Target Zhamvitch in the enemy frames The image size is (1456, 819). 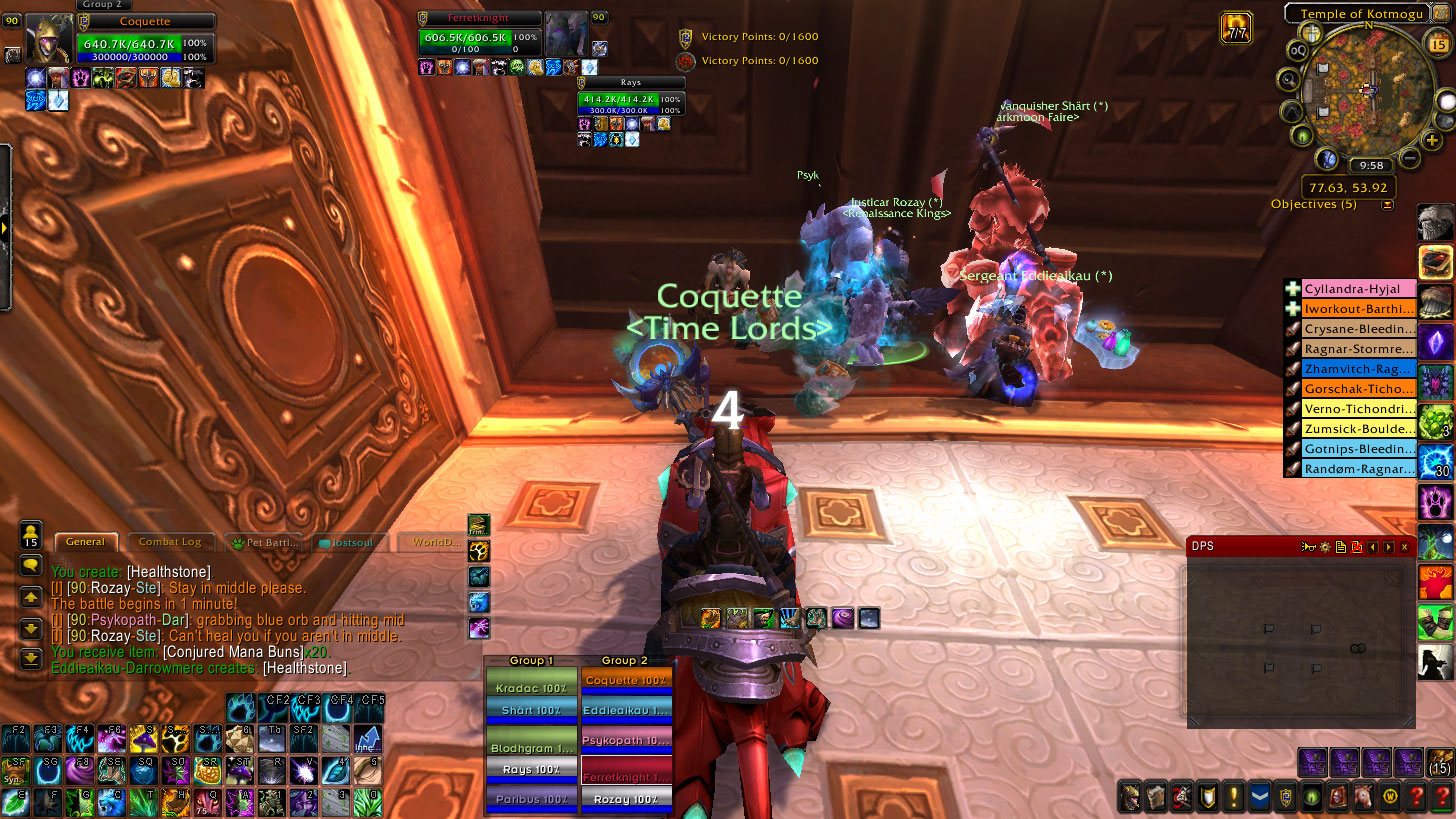1358,369
